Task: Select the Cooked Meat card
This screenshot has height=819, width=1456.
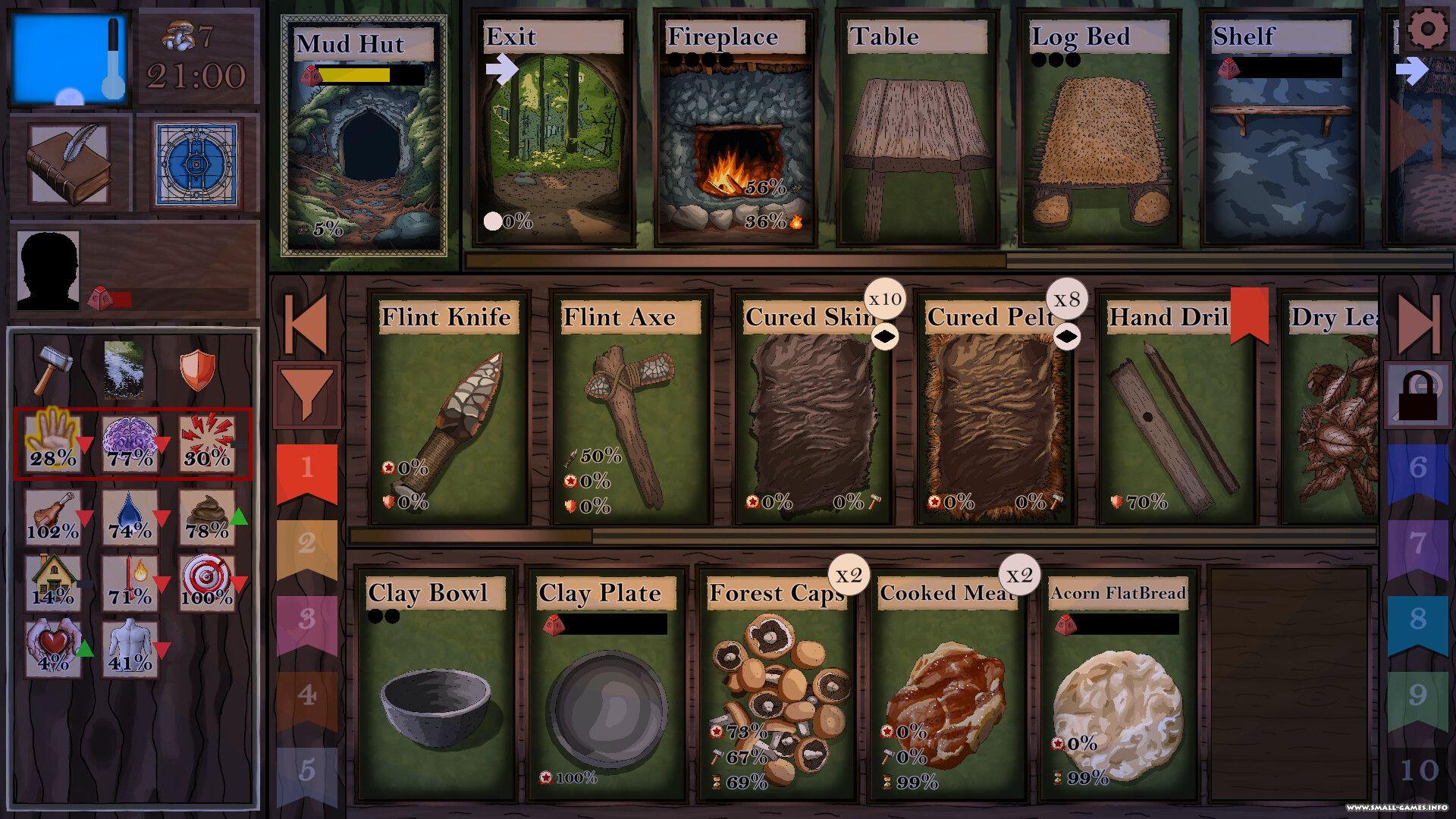Action: tap(947, 686)
